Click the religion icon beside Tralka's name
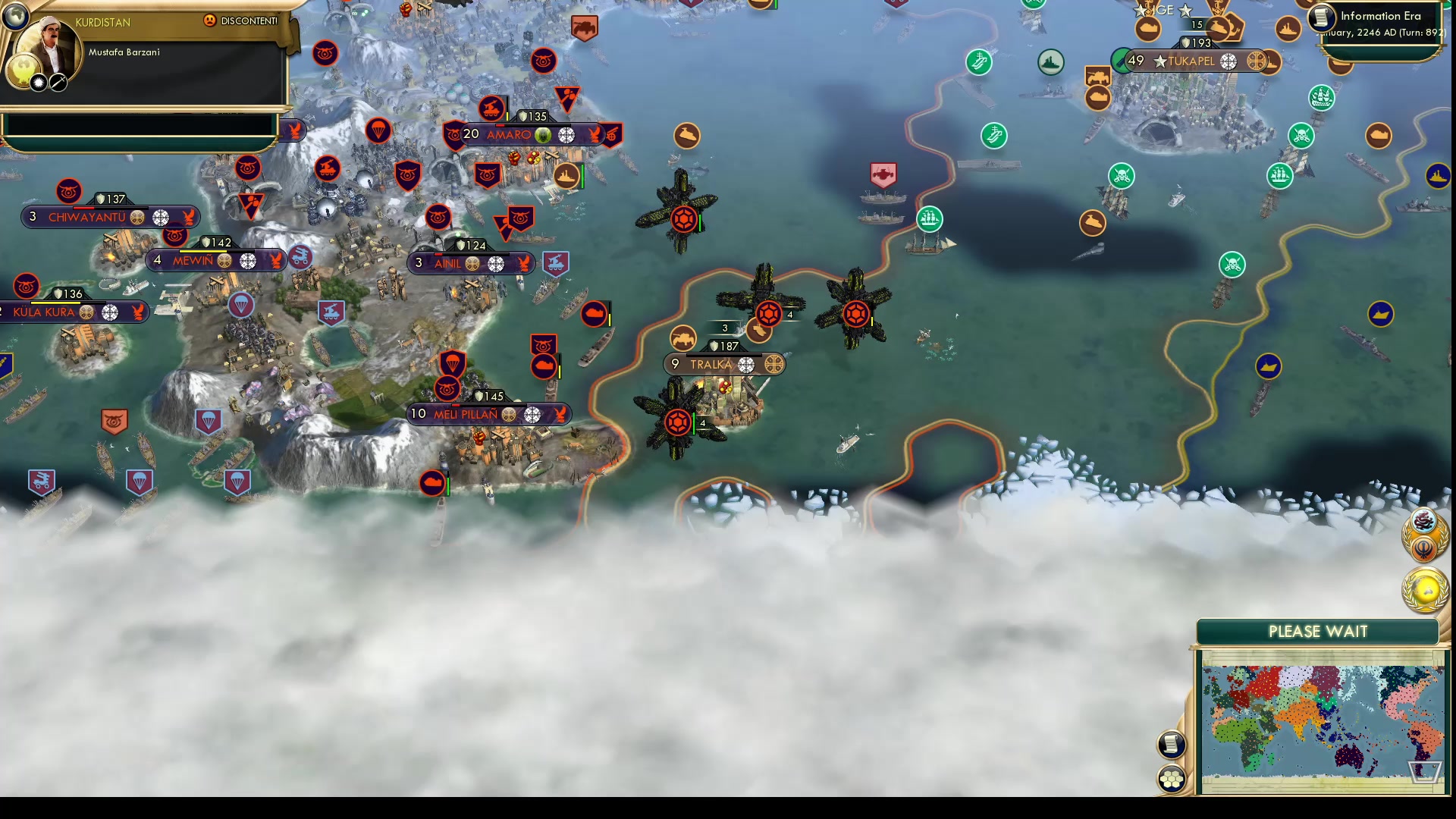1456x819 pixels. 748,364
